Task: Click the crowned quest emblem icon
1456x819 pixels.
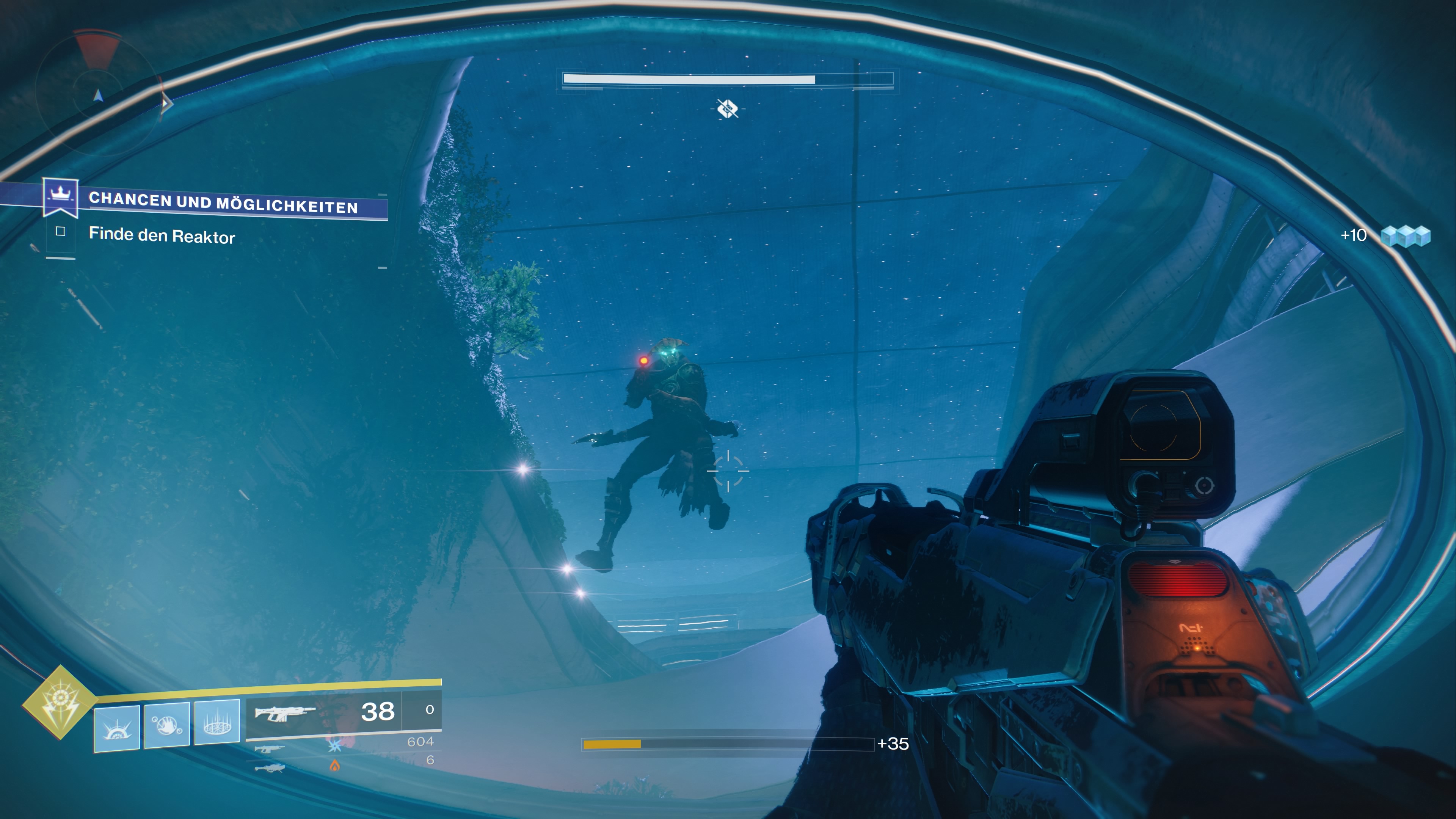Action: 60,196
